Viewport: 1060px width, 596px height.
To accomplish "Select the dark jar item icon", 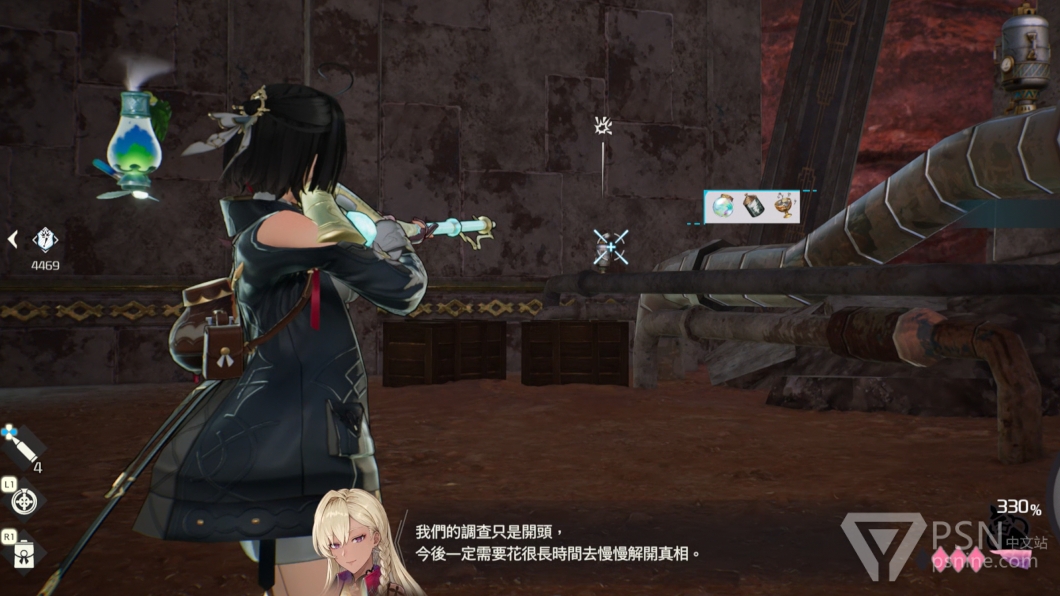I will 752,207.
